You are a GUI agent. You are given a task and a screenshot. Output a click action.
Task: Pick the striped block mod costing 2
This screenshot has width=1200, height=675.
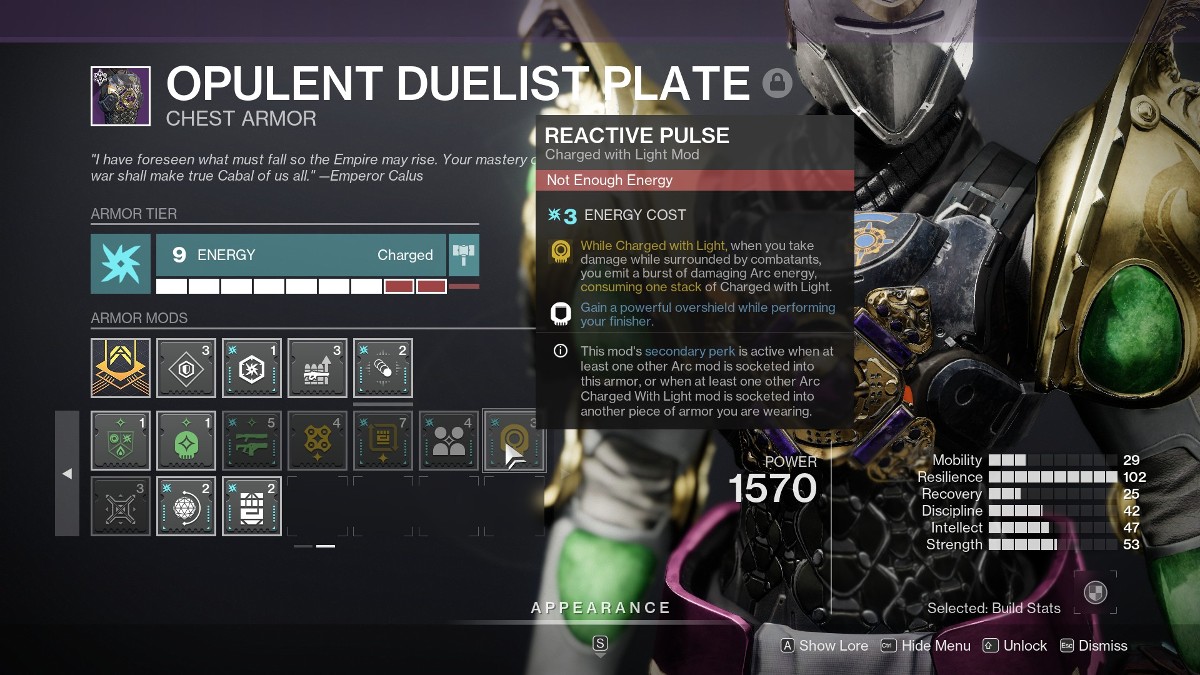(252, 505)
